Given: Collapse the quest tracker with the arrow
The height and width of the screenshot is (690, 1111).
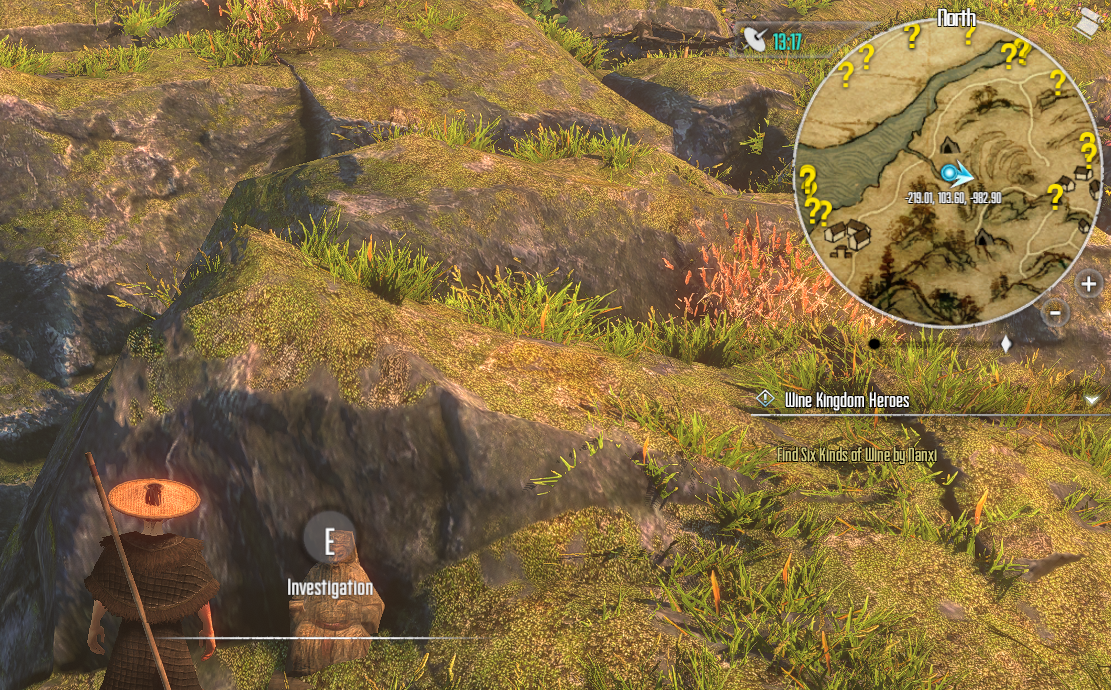Looking at the screenshot, I should point(1091,400).
